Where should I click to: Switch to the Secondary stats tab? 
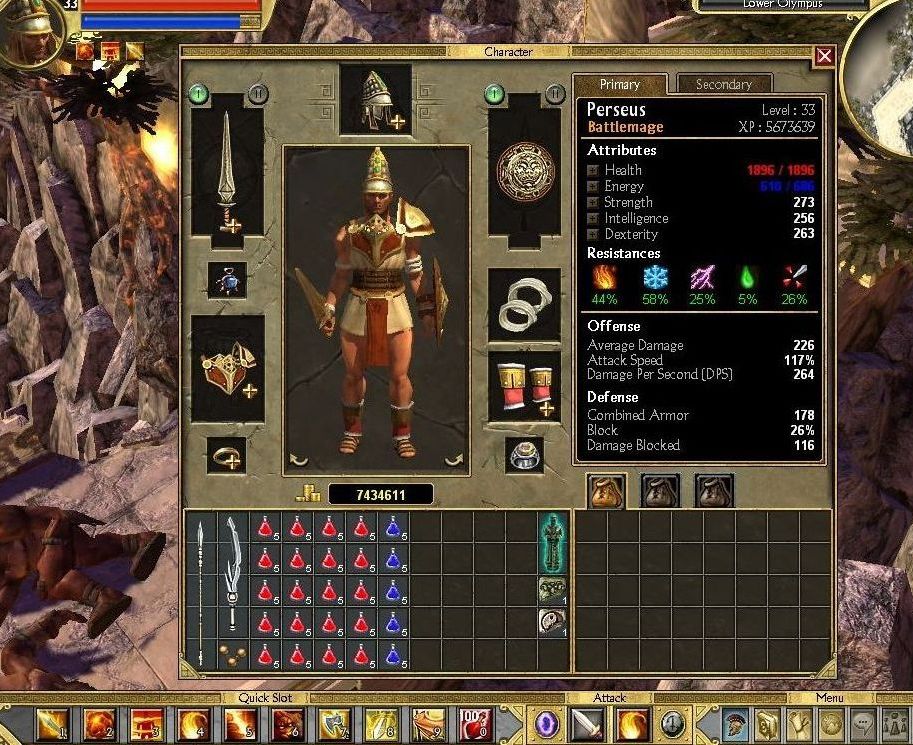[723, 85]
